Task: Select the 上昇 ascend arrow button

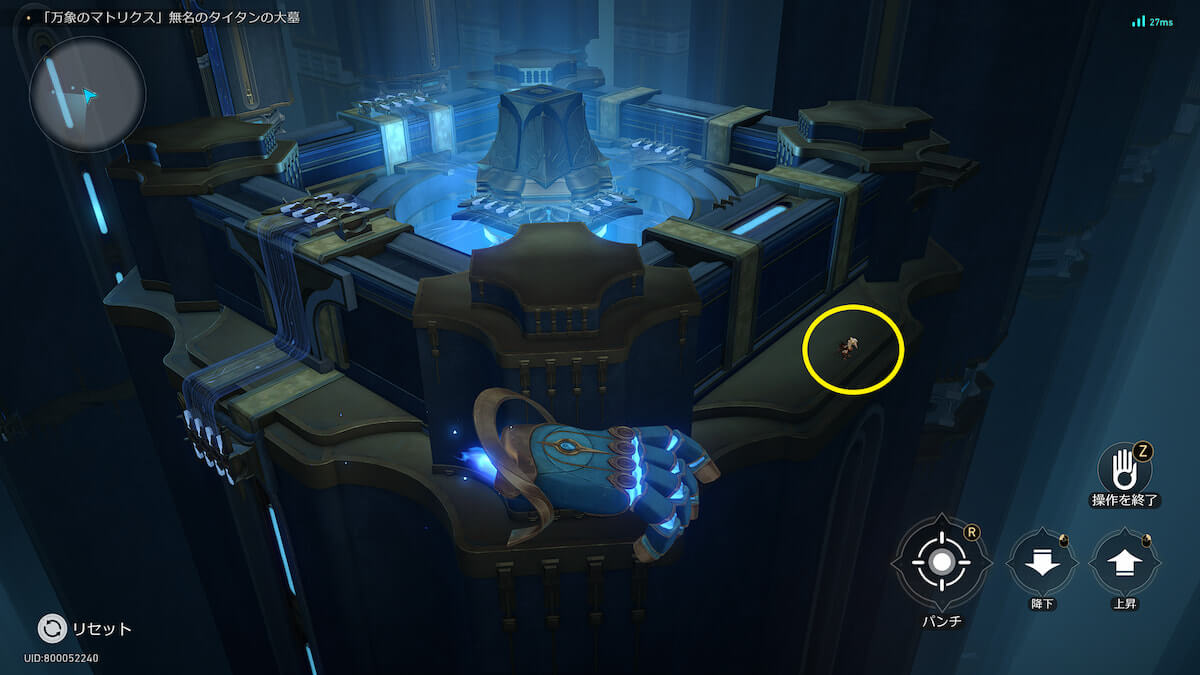Action: coord(1125,563)
